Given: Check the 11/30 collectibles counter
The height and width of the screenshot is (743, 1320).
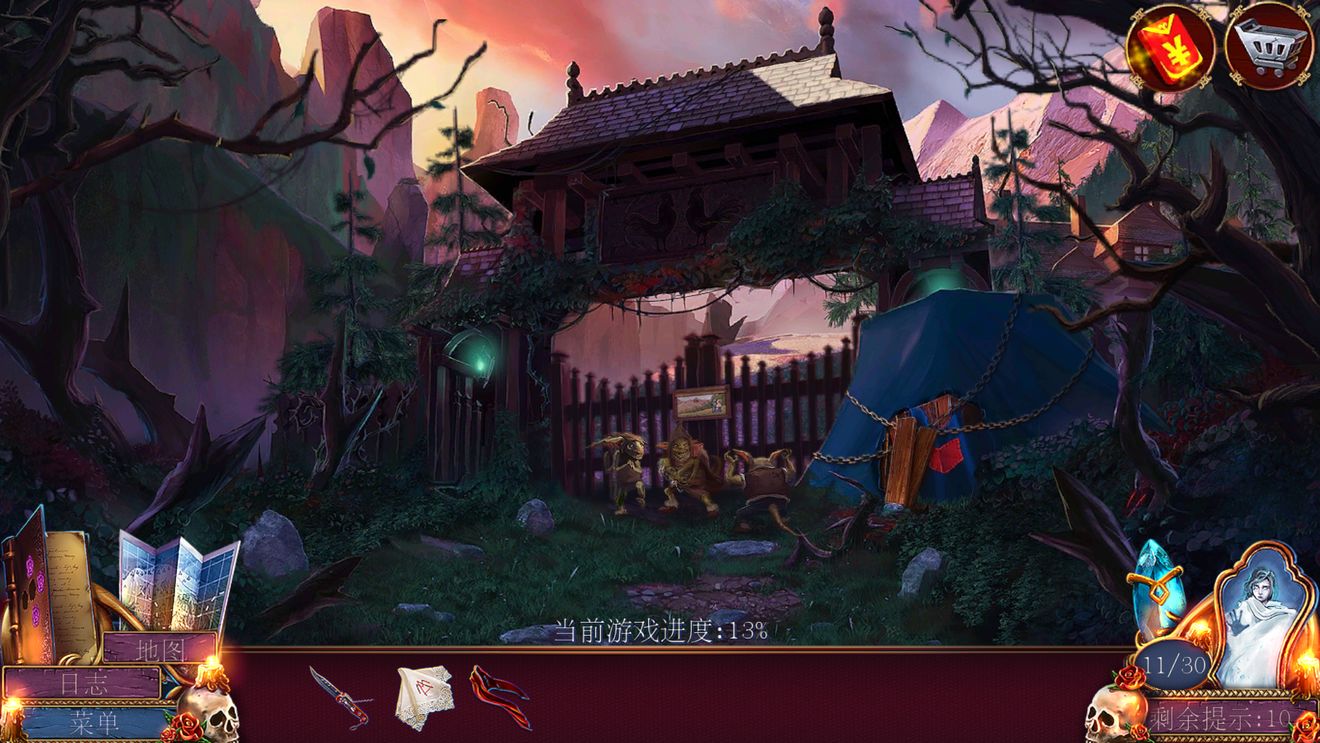Looking at the screenshot, I should coord(1174,664).
